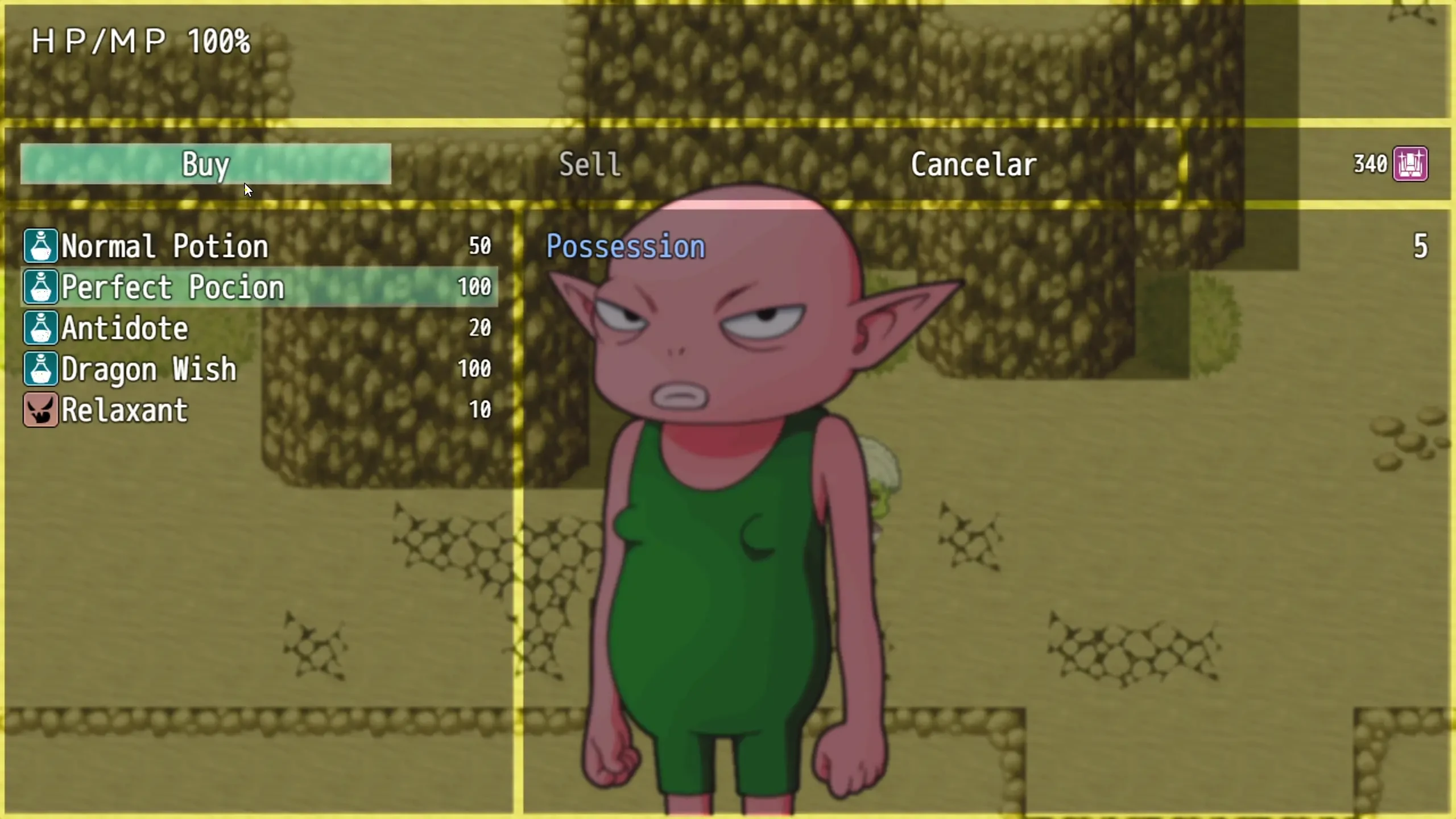Click the Dragon Wish potion icon

tap(40, 370)
